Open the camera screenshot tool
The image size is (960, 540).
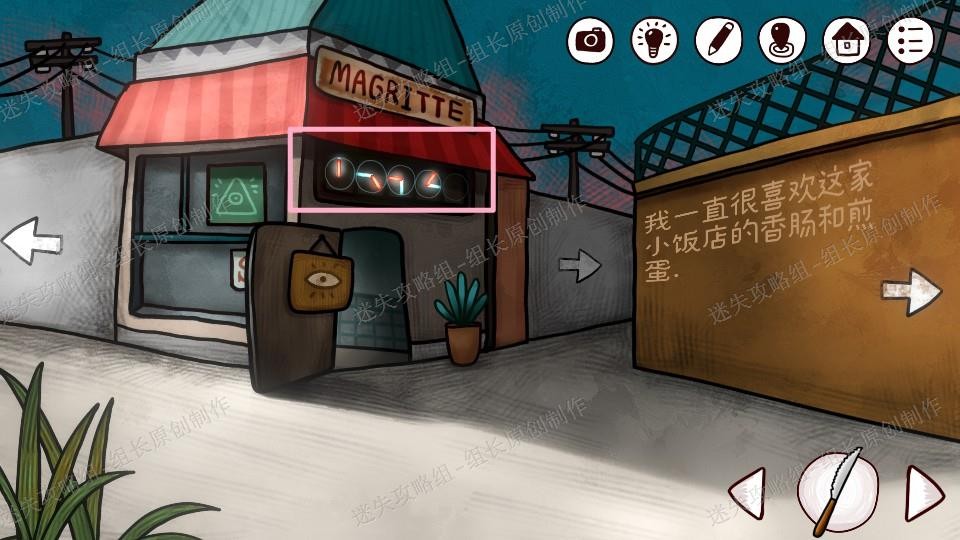tap(590, 40)
